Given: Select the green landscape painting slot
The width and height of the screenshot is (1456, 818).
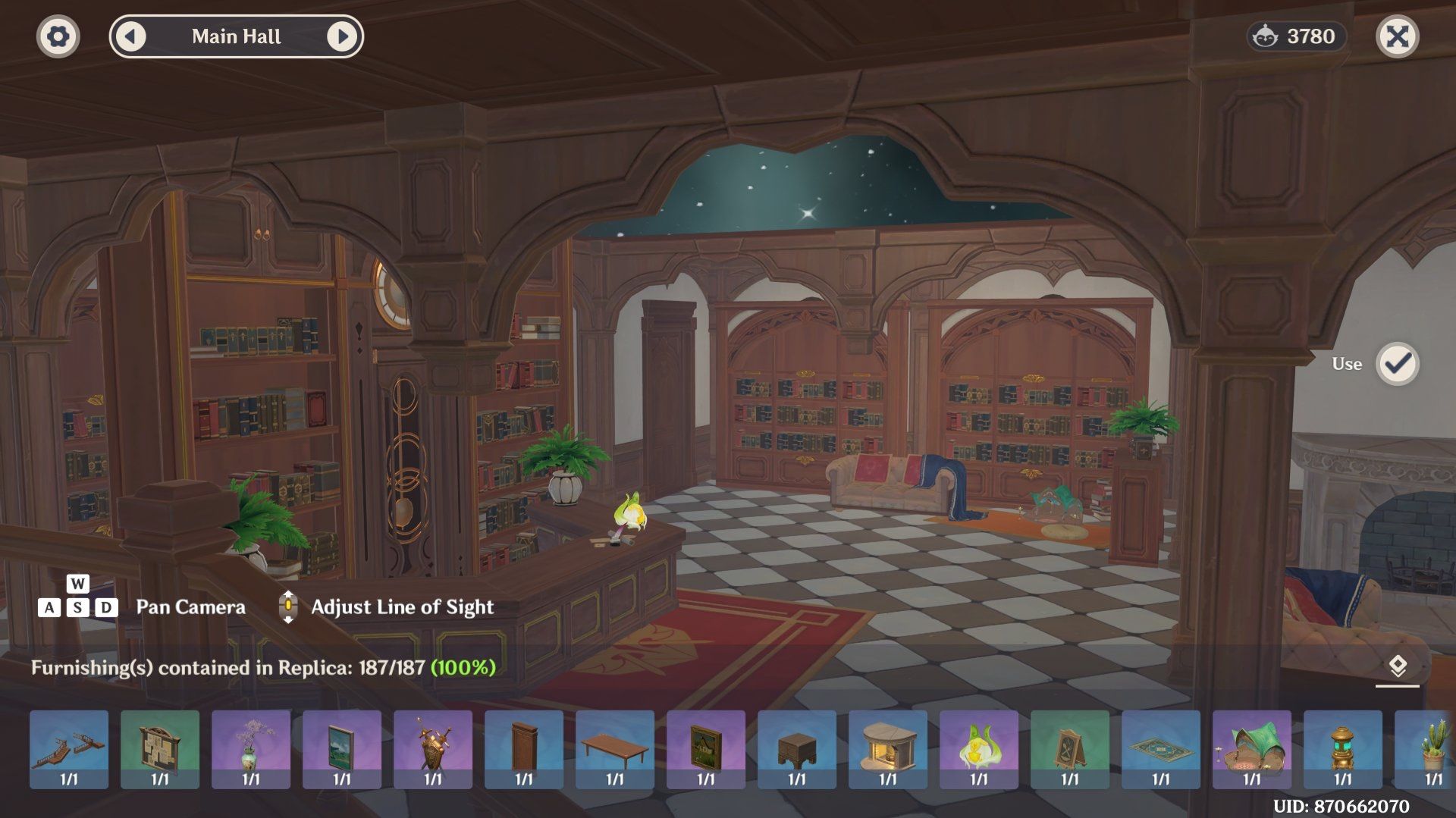Looking at the screenshot, I should (x=342, y=749).
